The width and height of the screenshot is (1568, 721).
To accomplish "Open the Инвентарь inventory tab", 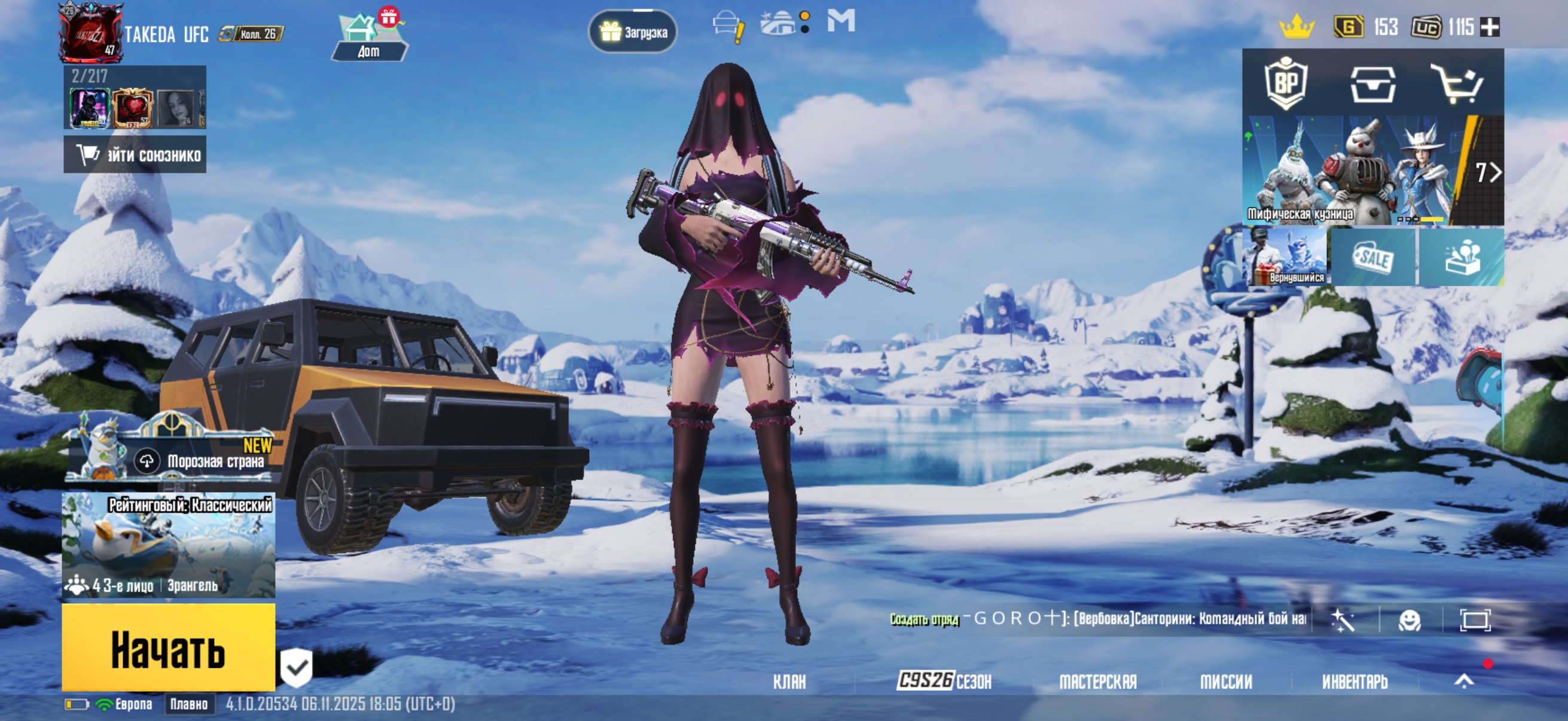I will pyautogui.click(x=1355, y=682).
